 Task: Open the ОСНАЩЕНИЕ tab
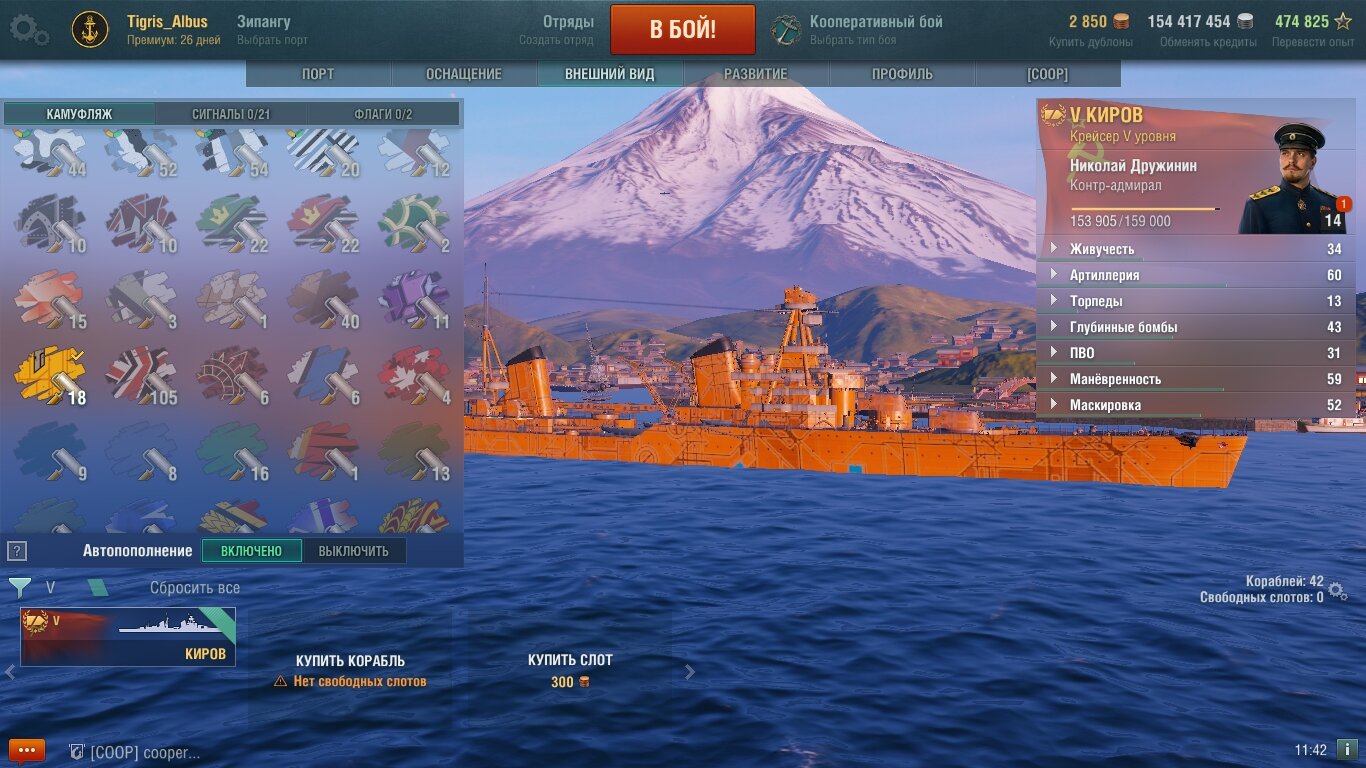(x=464, y=74)
